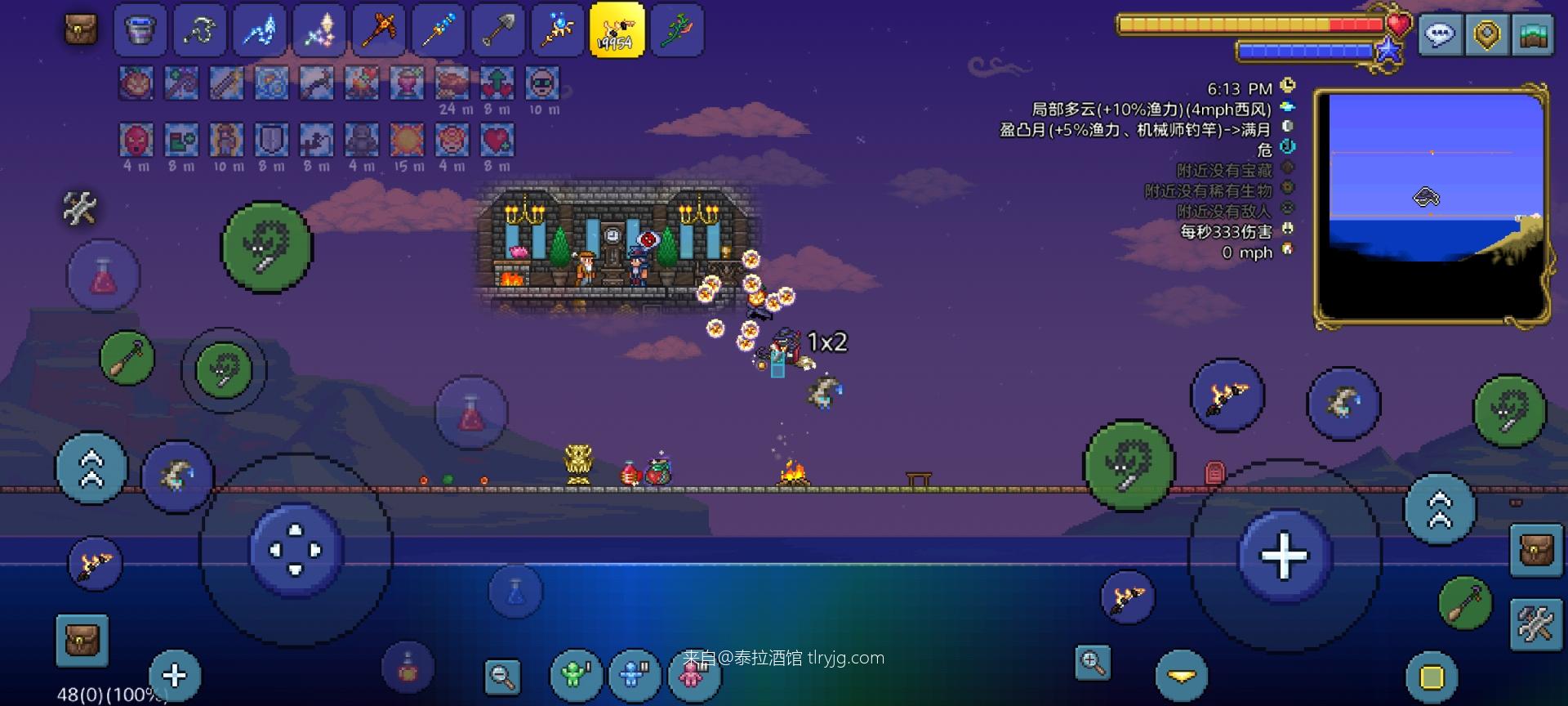The image size is (1568, 706).
Task: Open the inventory bag at top-left
Action: [81, 30]
